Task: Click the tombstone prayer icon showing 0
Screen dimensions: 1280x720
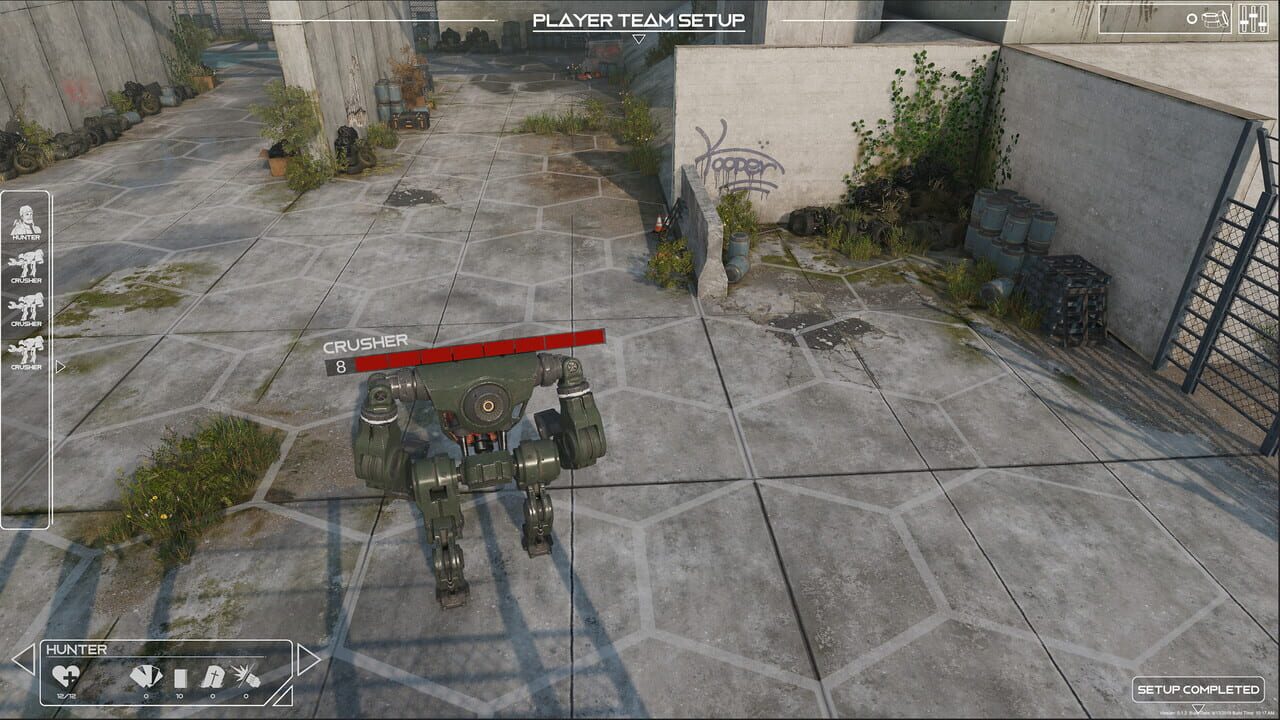Action: pyautogui.click(x=213, y=676)
